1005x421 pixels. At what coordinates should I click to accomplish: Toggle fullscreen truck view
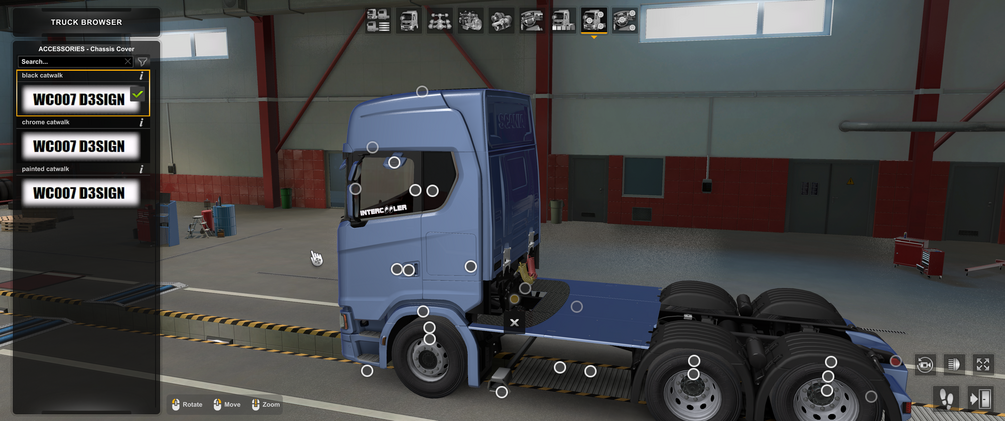pyautogui.click(x=983, y=365)
